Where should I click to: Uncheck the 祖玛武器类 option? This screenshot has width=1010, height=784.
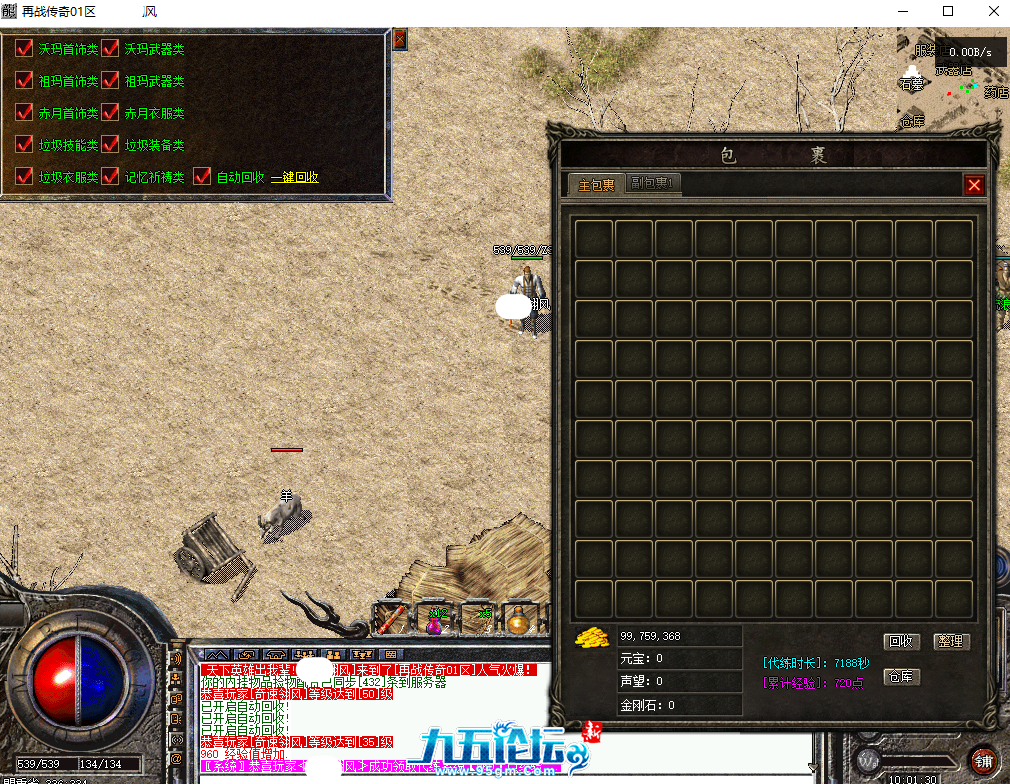[x=110, y=81]
